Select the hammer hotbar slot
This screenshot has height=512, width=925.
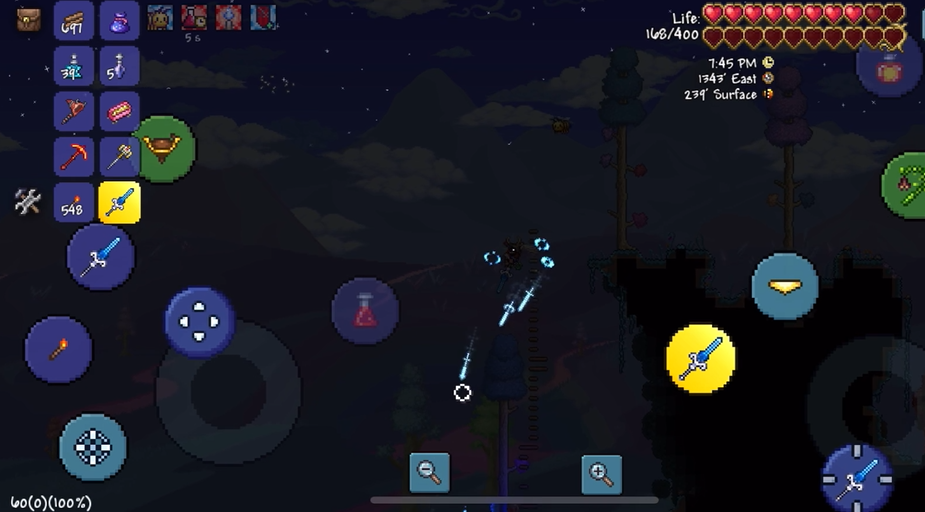120,157
